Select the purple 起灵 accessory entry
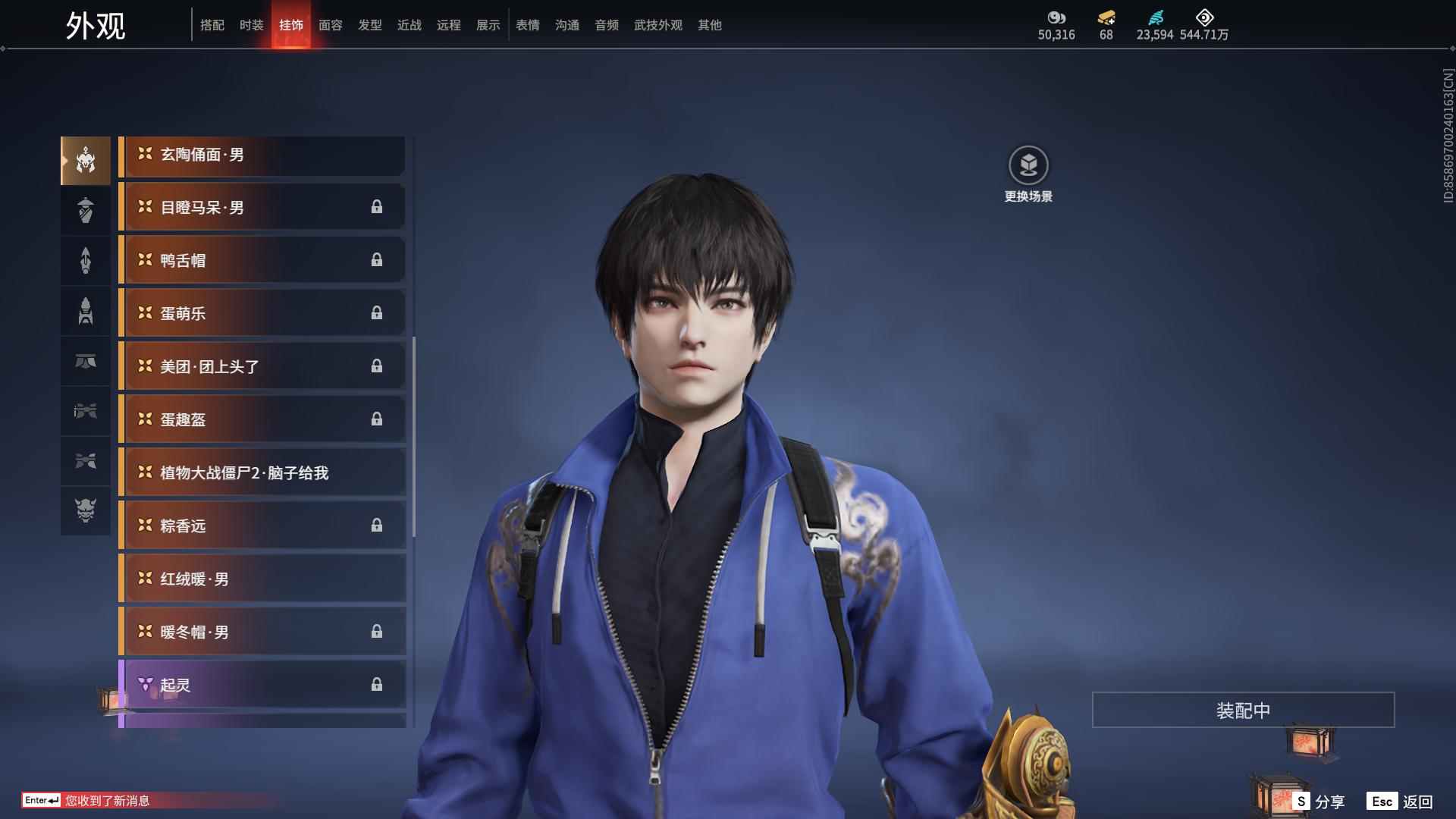The width and height of the screenshot is (1456, 819). pyautogui.click(x=262, y=684)
